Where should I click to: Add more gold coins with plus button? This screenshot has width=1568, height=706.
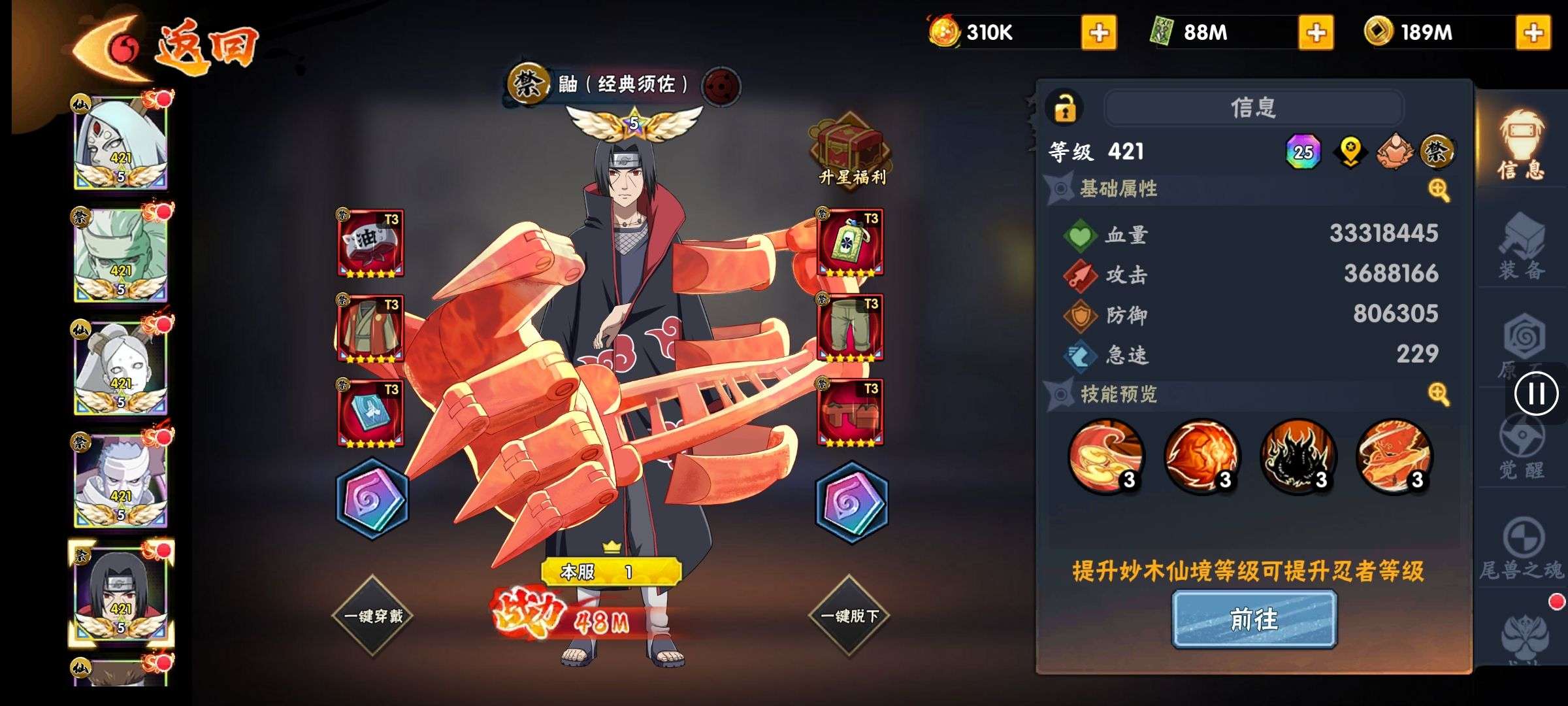[x=1533, y=33]
